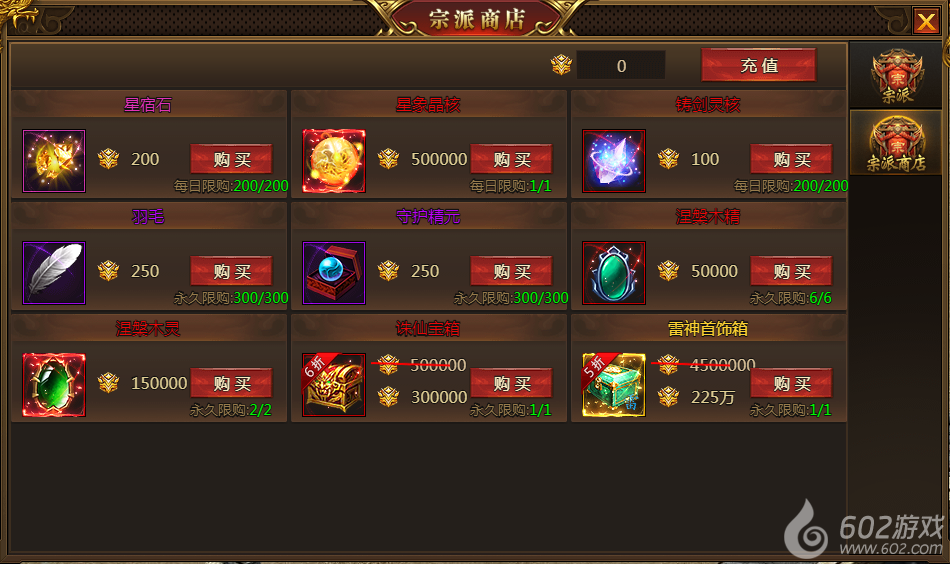This screenshot has height=564, width=950.
Task: Purchase the 羽毛 feather item
Action: coord(231,271)
